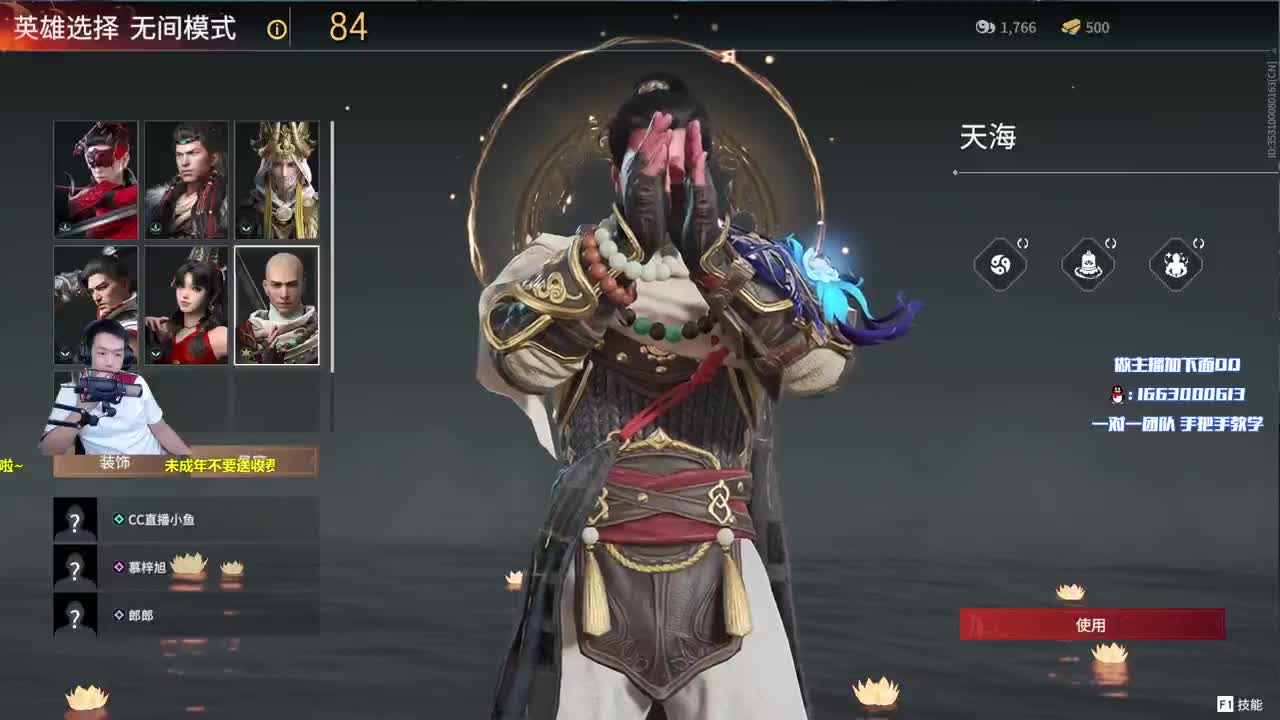Select the meditation ultimate skill icon

(x=1175, y=263)
